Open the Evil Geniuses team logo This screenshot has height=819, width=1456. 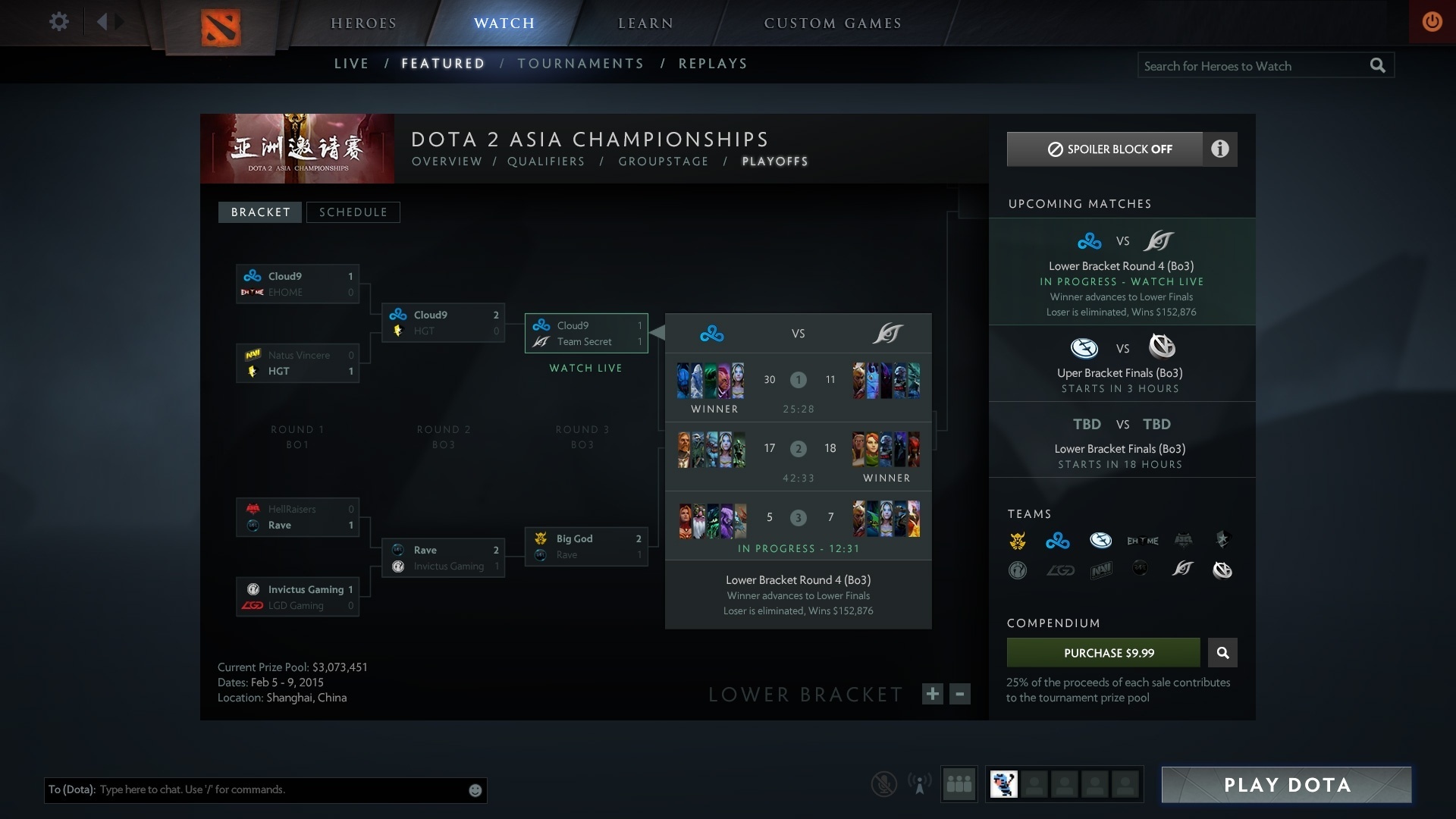click(x=1102, y=541)
